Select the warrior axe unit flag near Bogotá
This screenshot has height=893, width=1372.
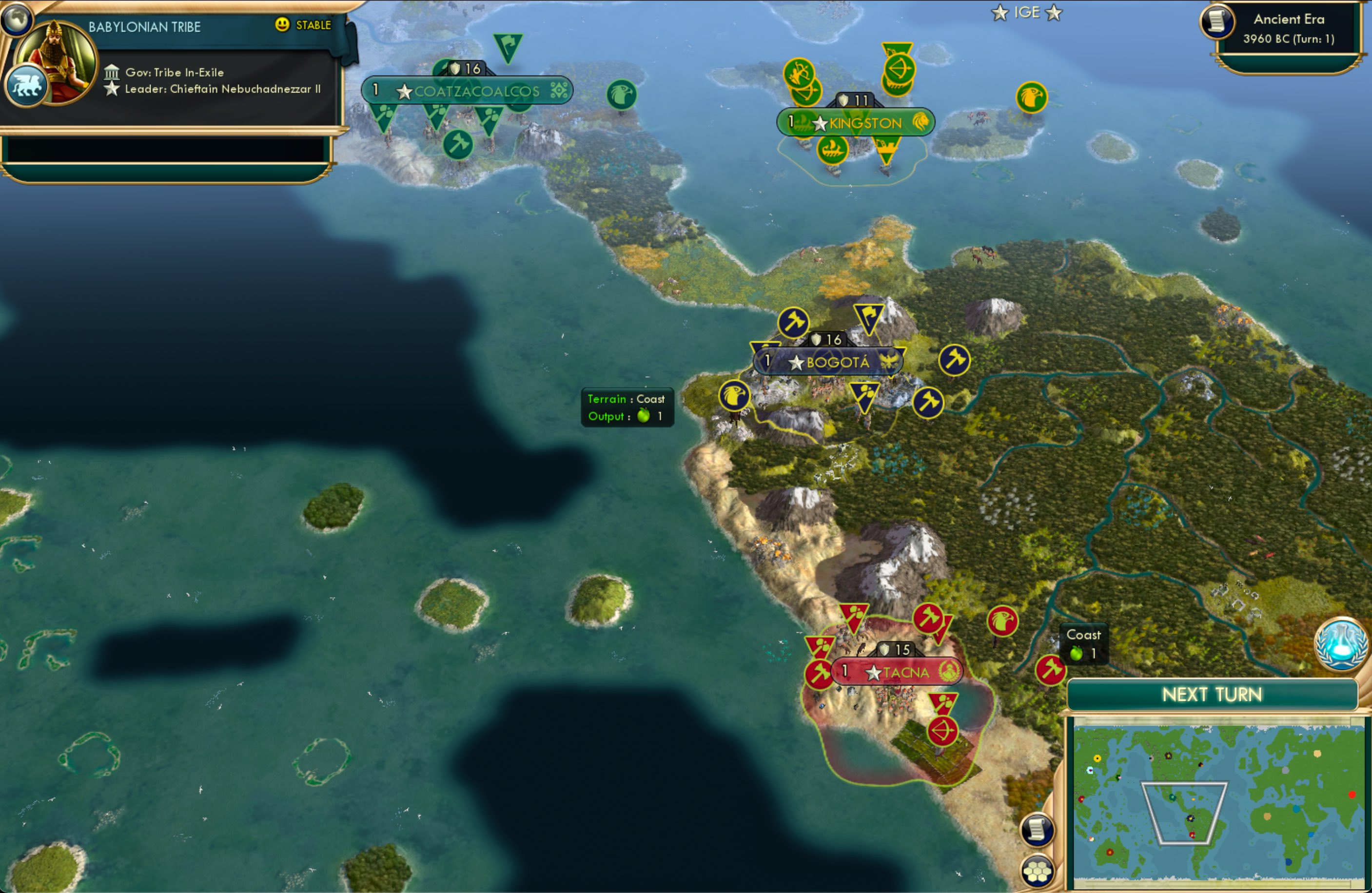click(x=794, y=323)
